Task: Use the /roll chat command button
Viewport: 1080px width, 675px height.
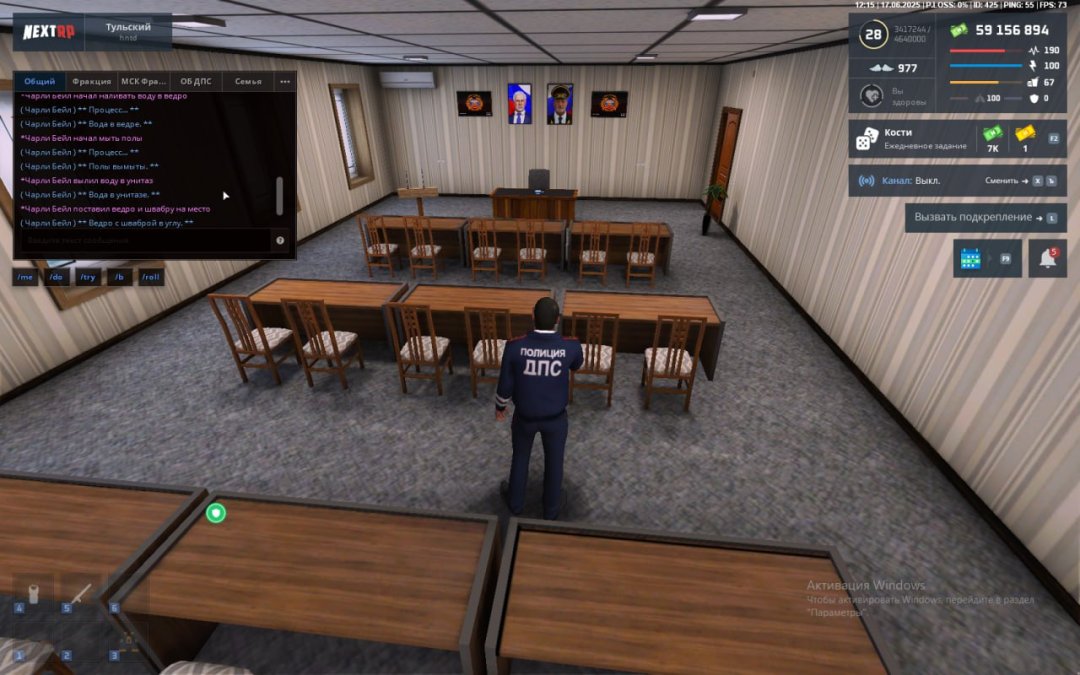Action: pos(151,277)
